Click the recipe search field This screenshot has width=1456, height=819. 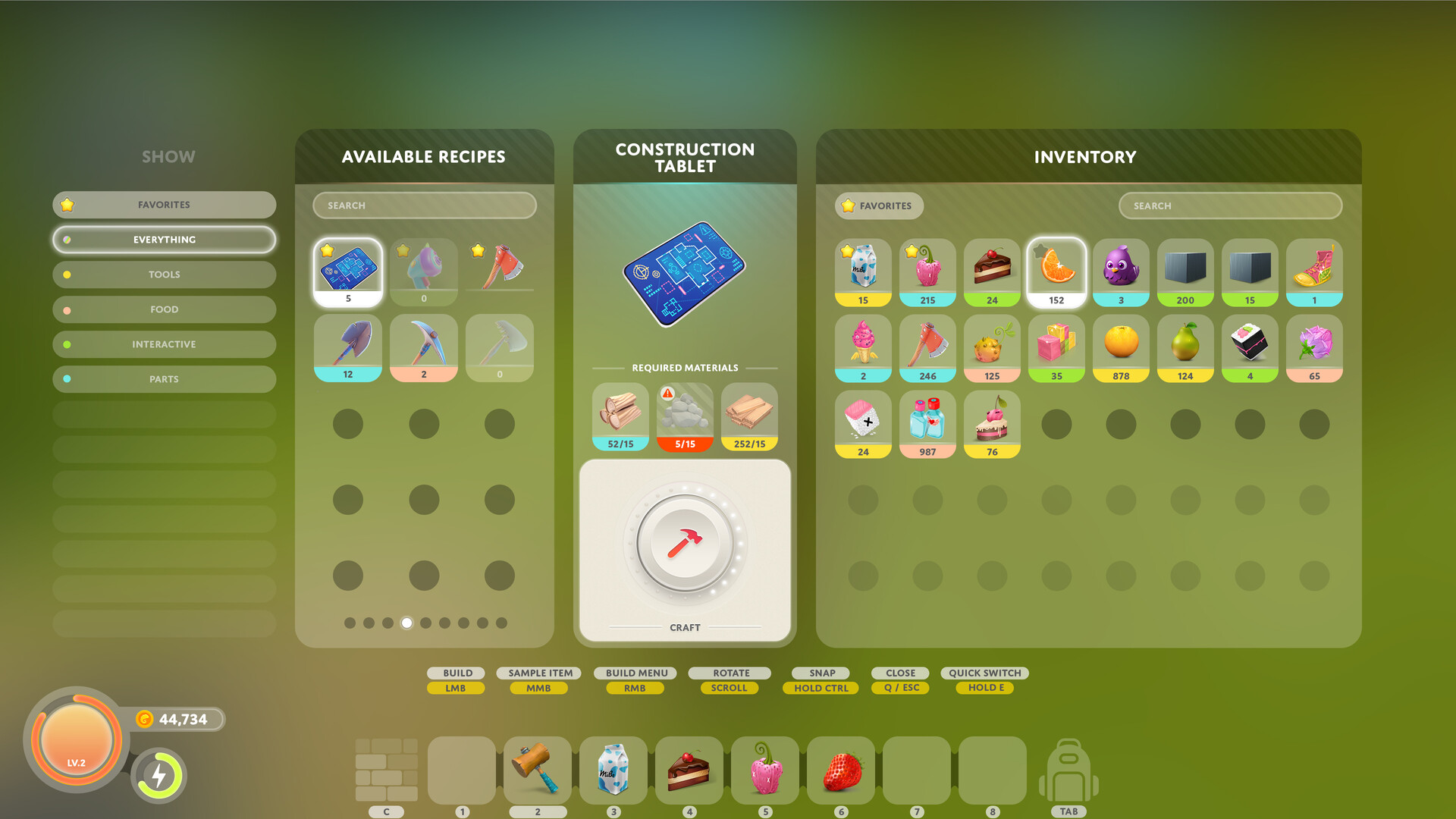click(424, 205)
